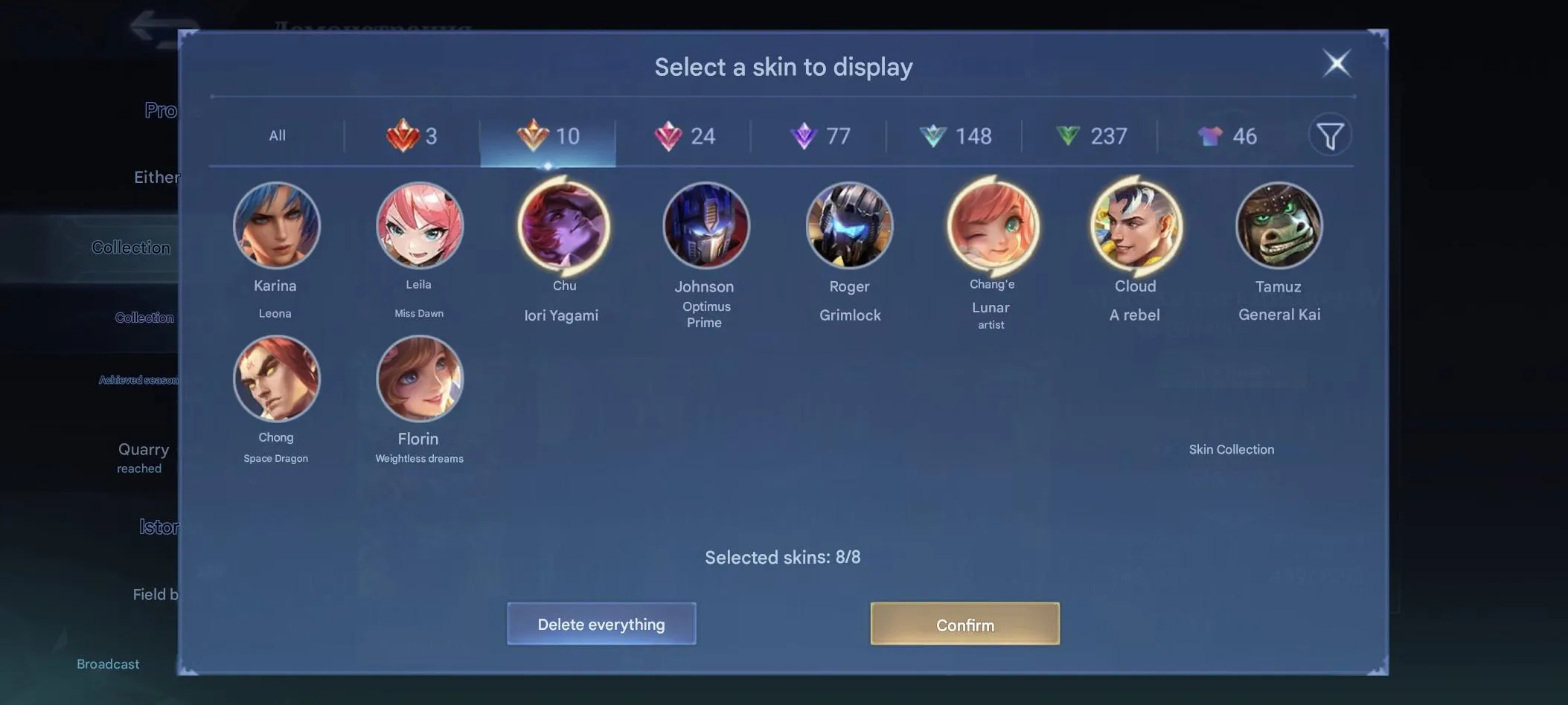Select the Leila Miss Dawn skin portrait
Viewport: 1568px width, 705px height.
[x=420, y=226]
